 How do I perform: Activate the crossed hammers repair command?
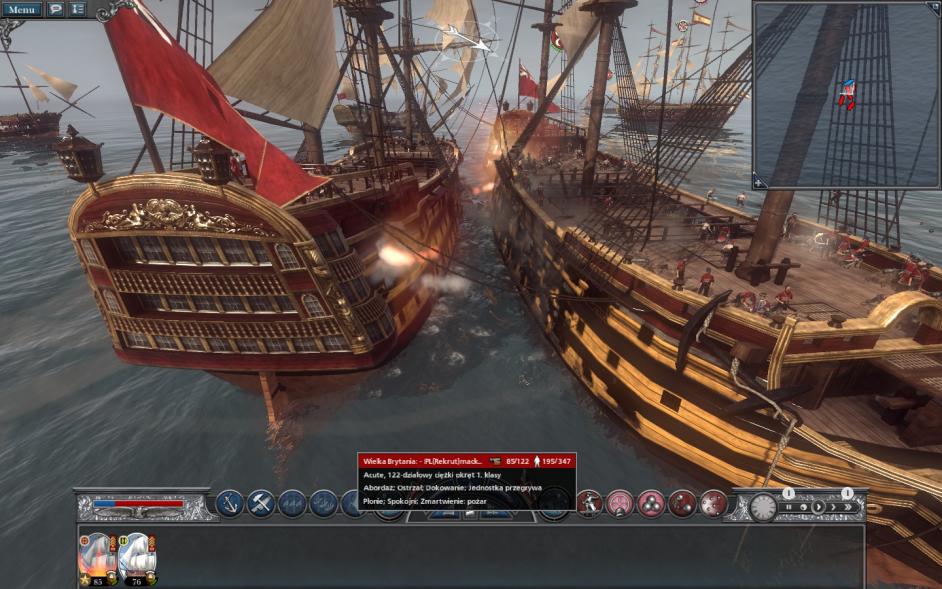(x=261, y=503)
